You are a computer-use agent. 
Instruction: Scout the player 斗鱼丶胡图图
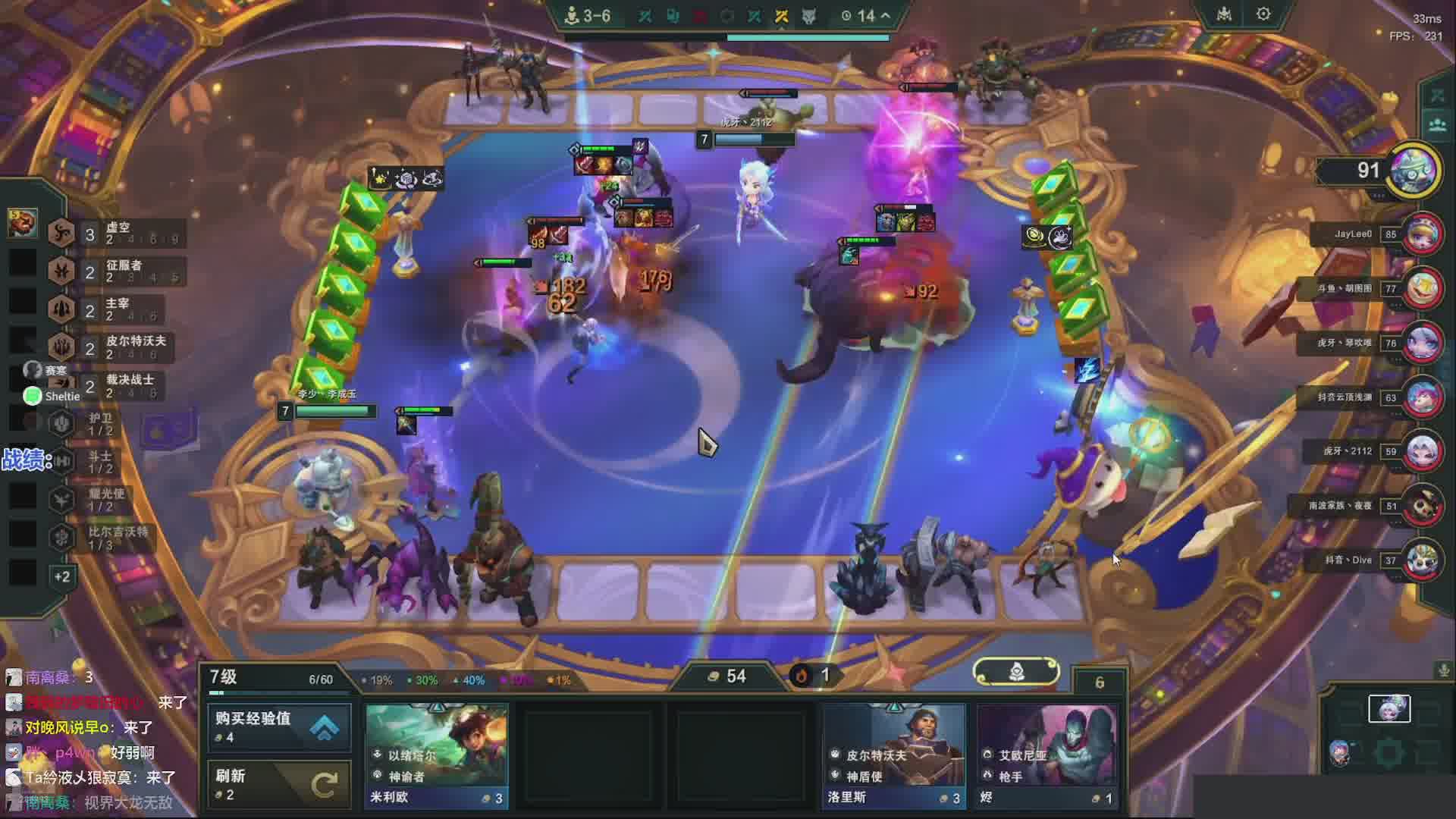tap(1423, 288)
